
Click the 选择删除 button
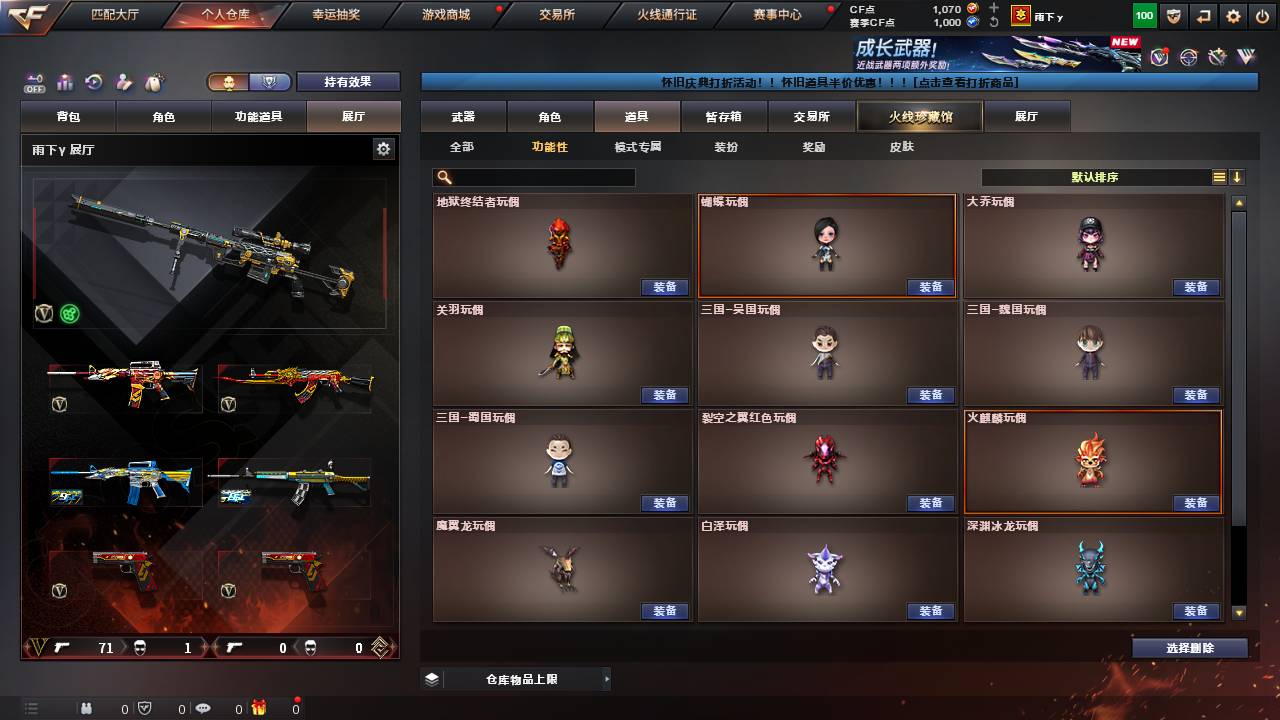point(1189,648)
